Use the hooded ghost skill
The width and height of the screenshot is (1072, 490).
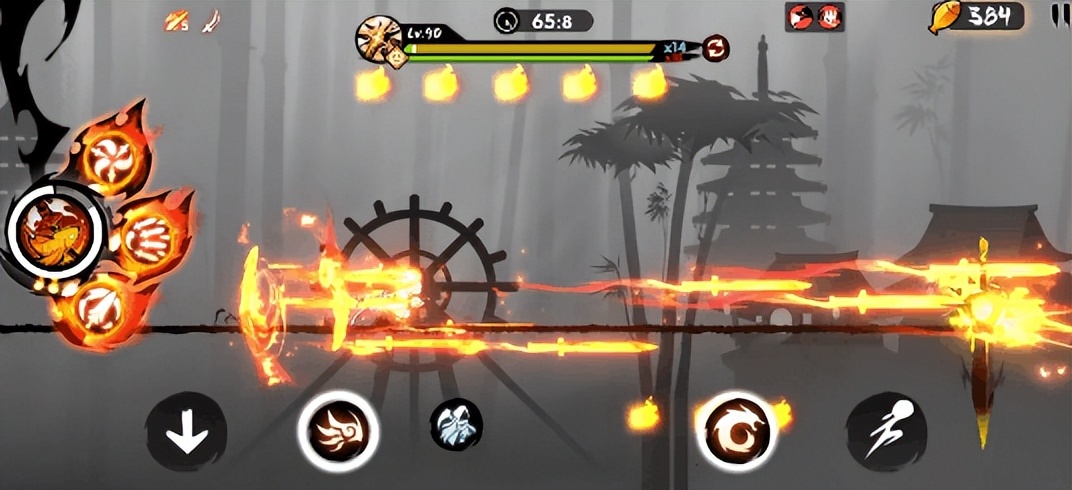pos(457,425)
